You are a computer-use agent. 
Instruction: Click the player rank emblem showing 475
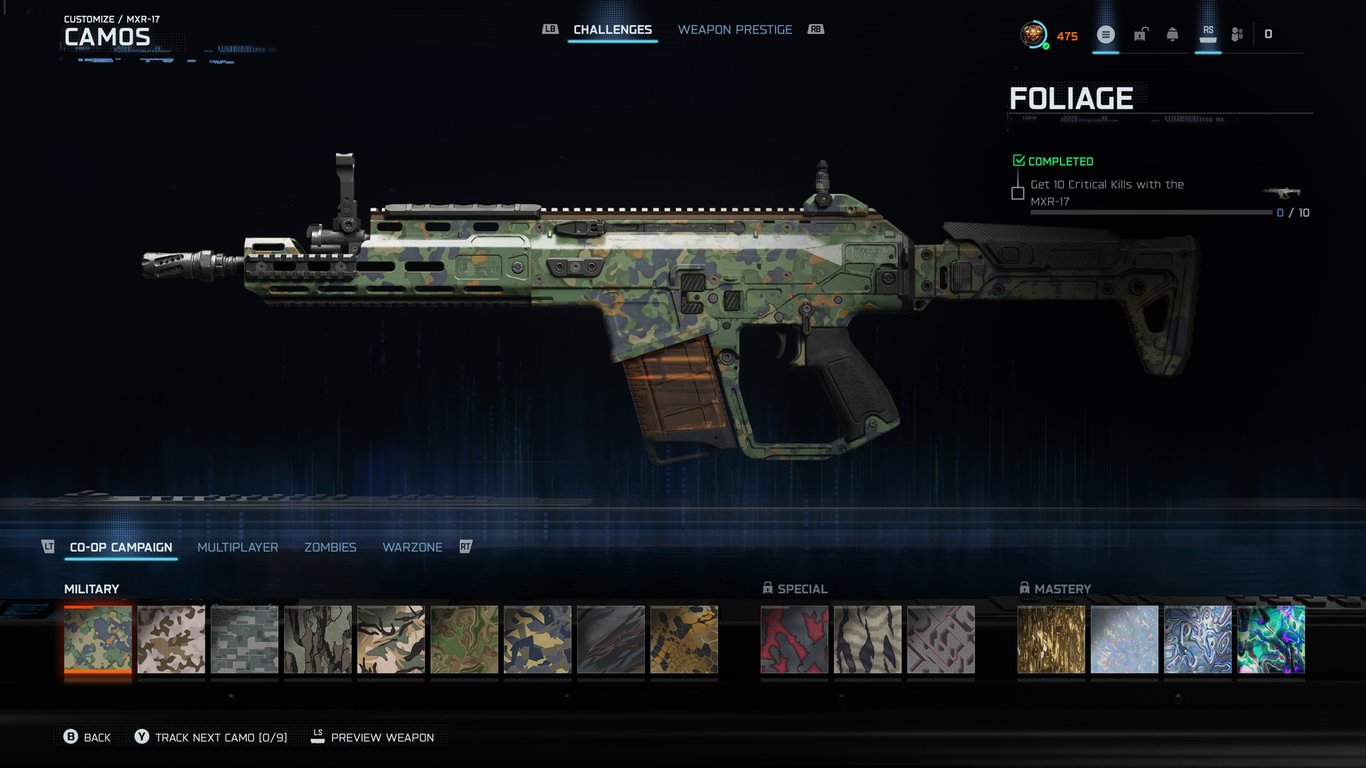pyautogui.click(x=1031, y=34)
